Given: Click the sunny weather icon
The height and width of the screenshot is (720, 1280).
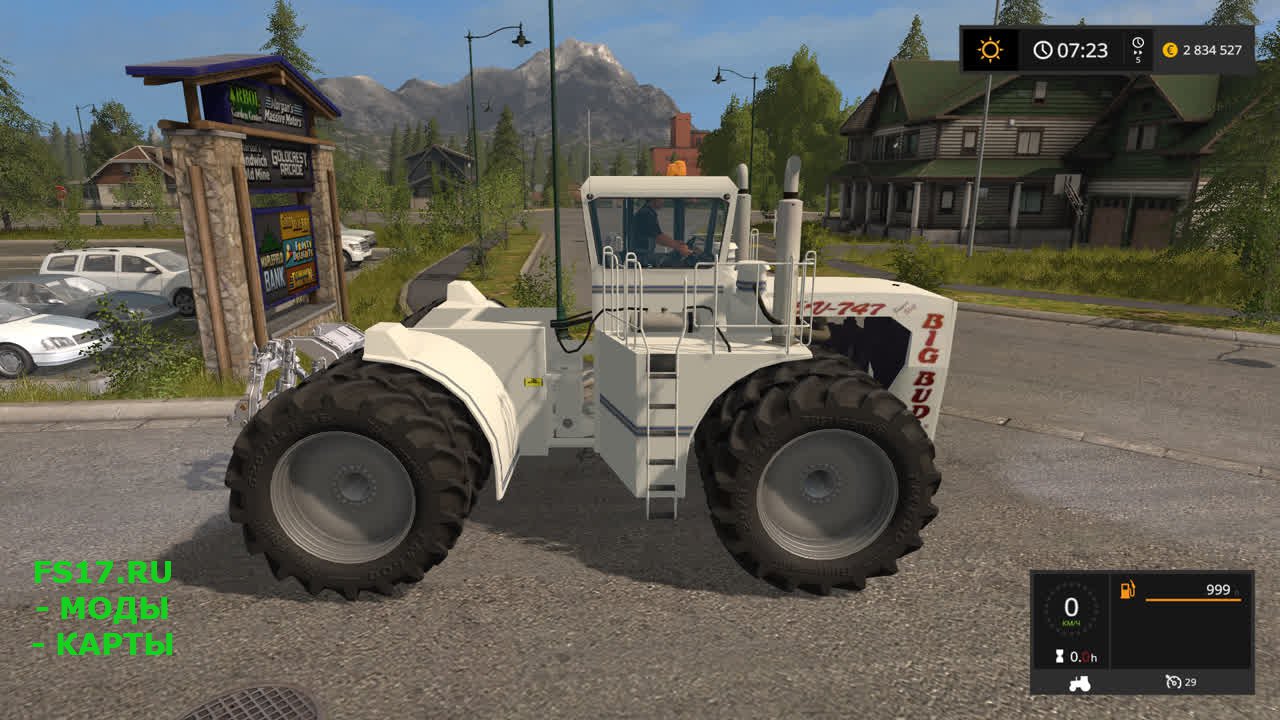Looking at the screenshot, I should tap(990, 50).
